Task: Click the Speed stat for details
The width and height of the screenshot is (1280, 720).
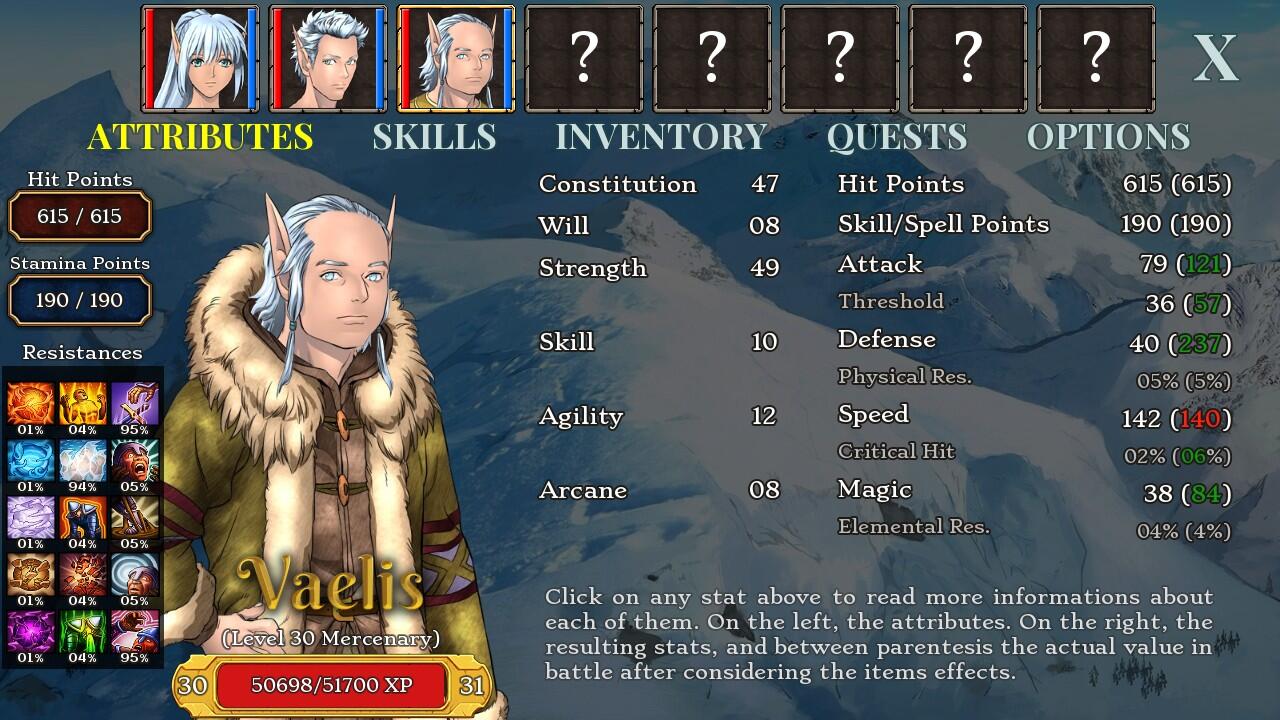Action: (872, 414)
